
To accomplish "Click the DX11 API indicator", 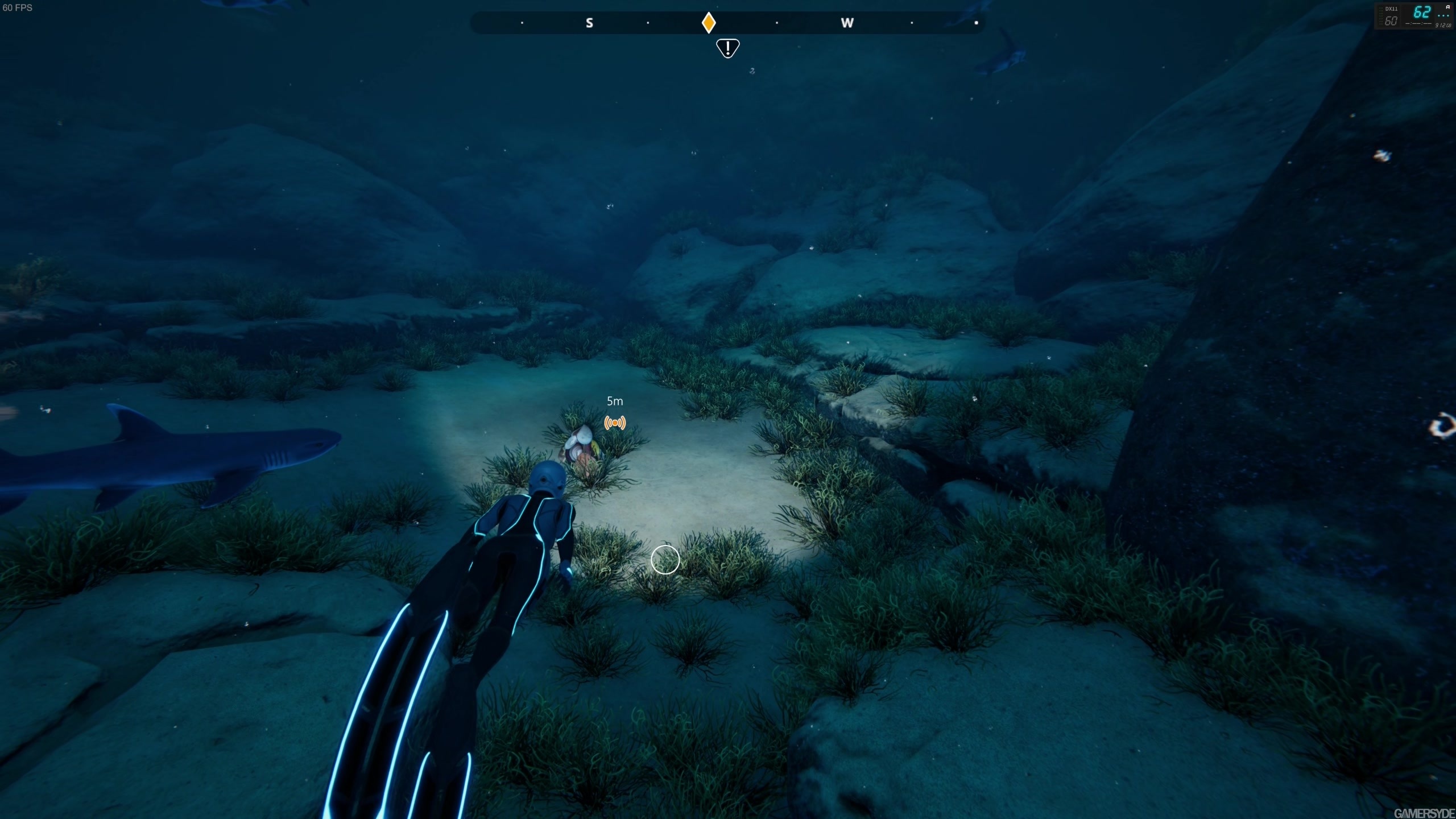I will (x=1392, y=9).
